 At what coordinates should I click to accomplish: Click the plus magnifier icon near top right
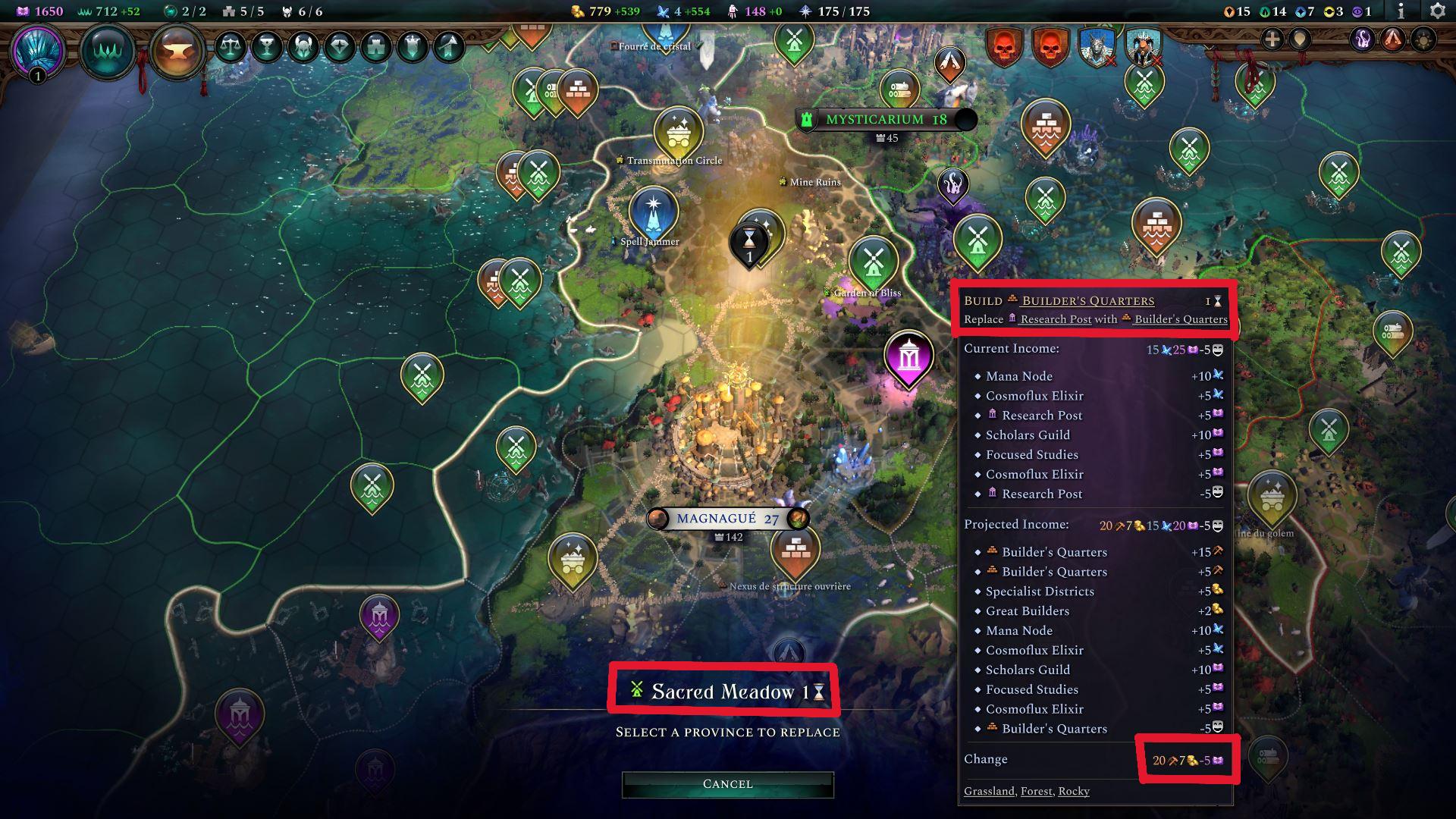(x=1272, y=40)
